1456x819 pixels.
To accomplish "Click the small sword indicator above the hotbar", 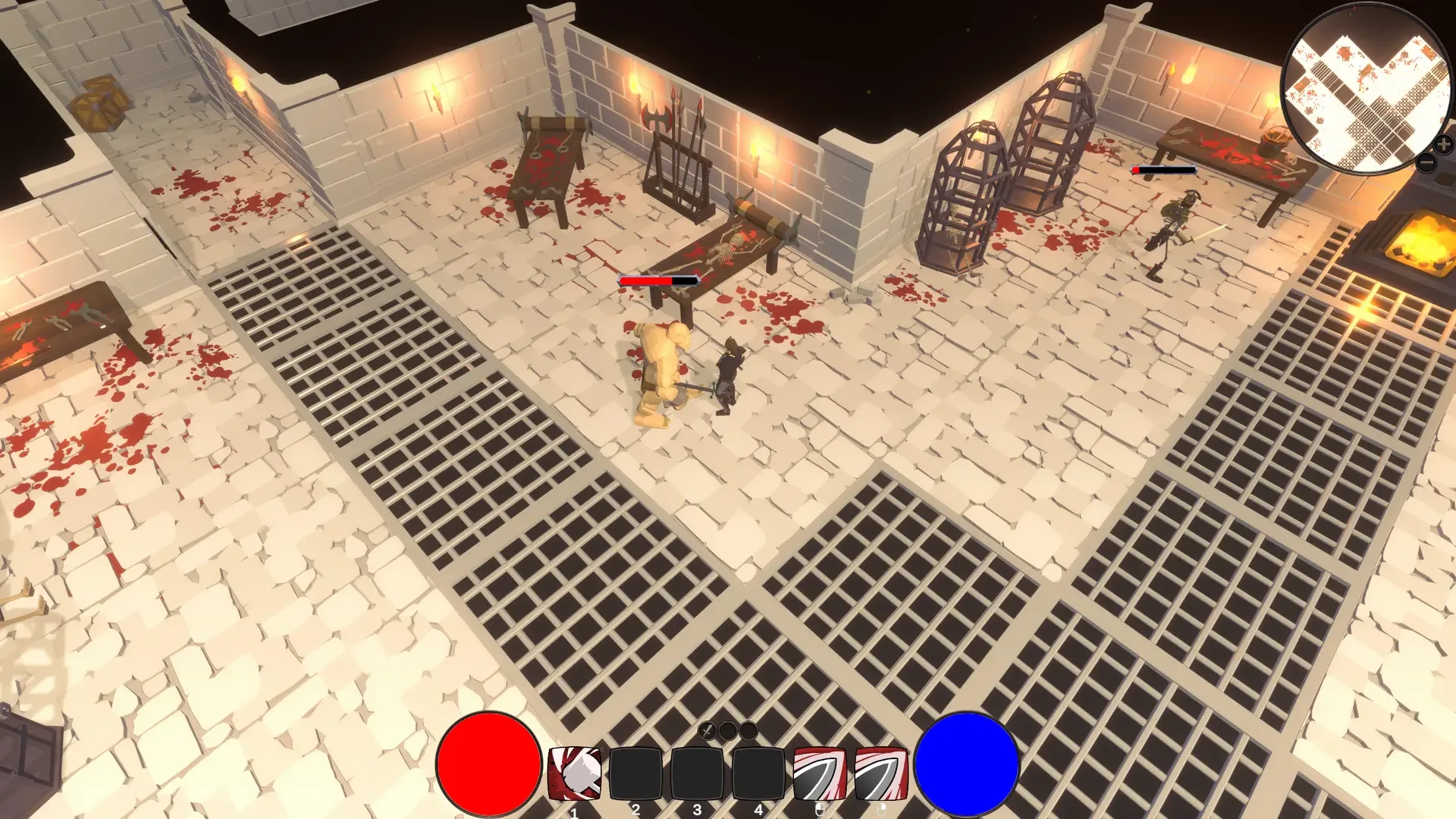I will [707, 730].
